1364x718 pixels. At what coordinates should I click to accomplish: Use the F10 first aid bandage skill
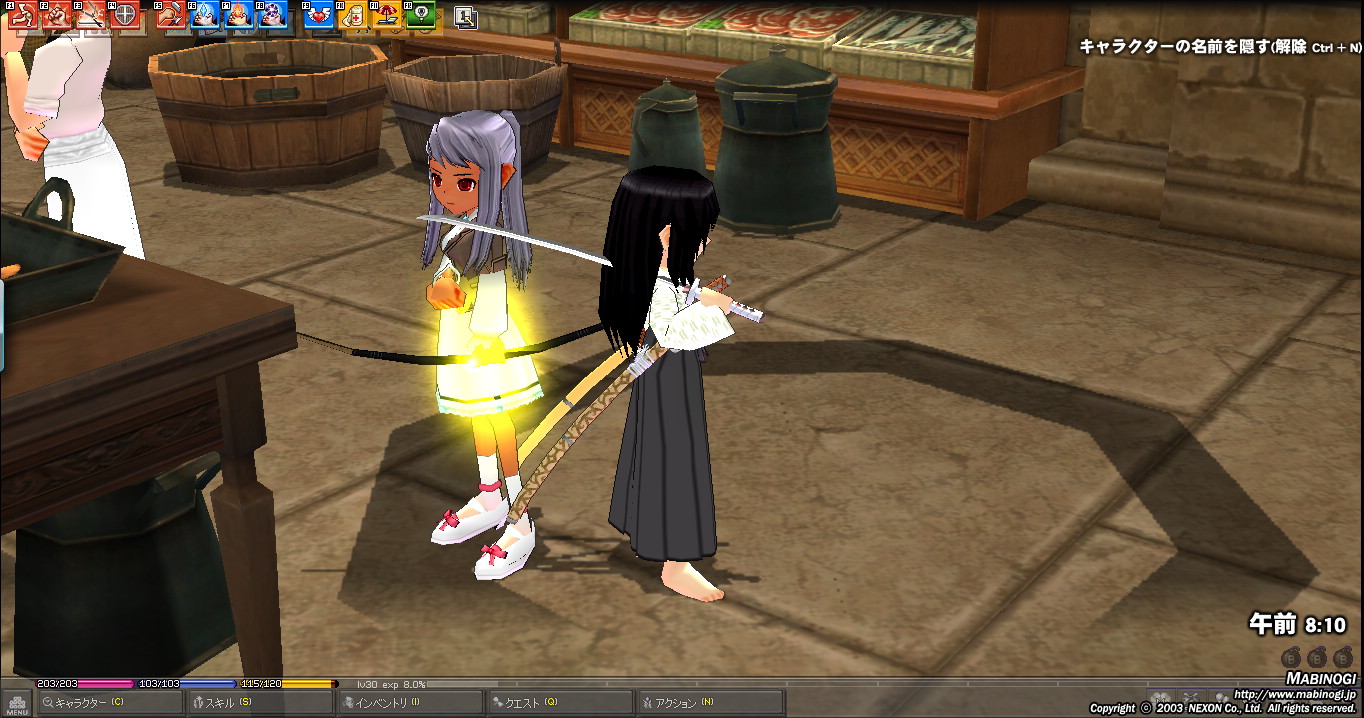[352, 14]
